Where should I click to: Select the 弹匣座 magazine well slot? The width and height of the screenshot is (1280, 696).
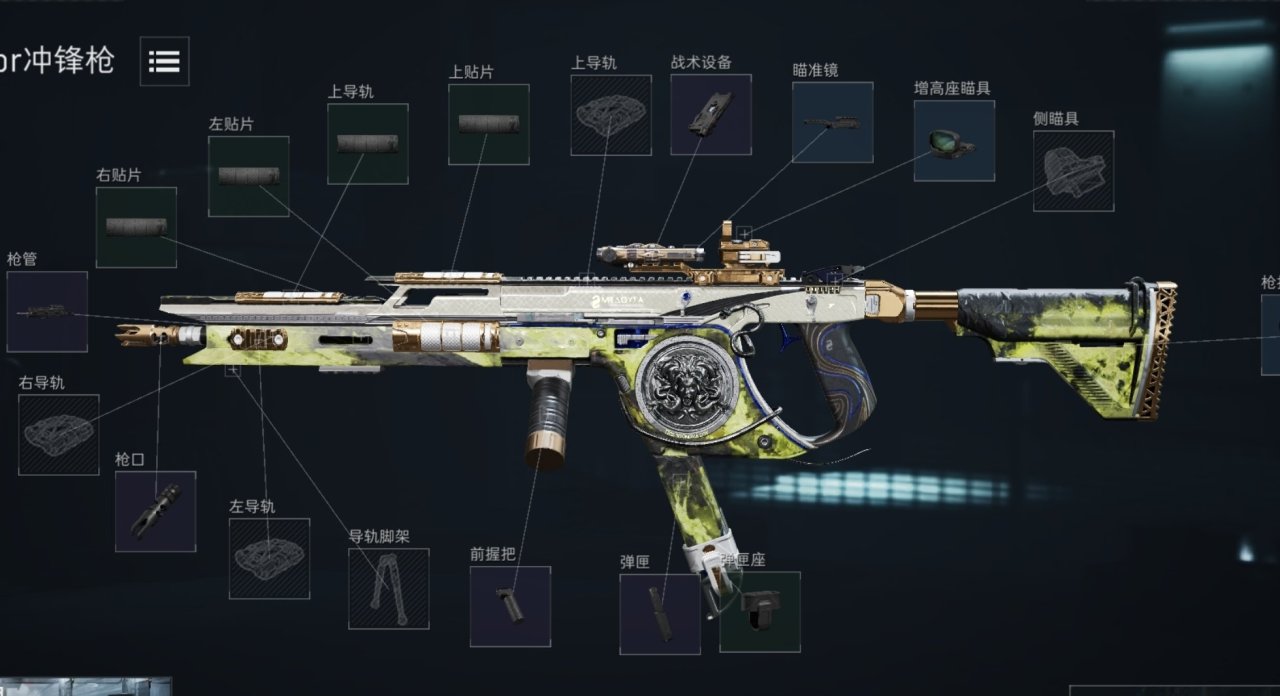click(x=760, y=611)
